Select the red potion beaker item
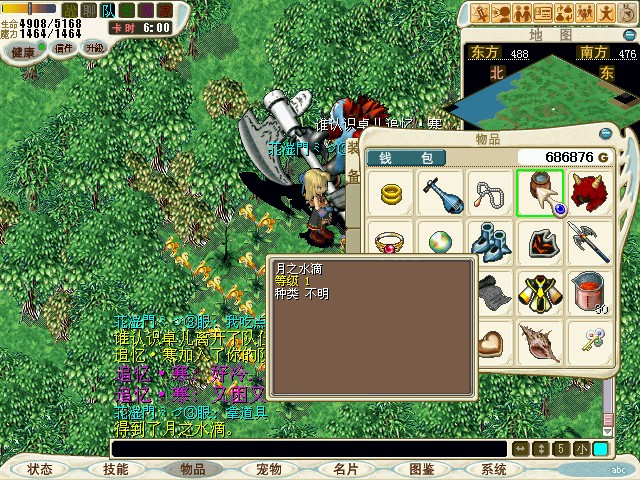 [590, 292]
